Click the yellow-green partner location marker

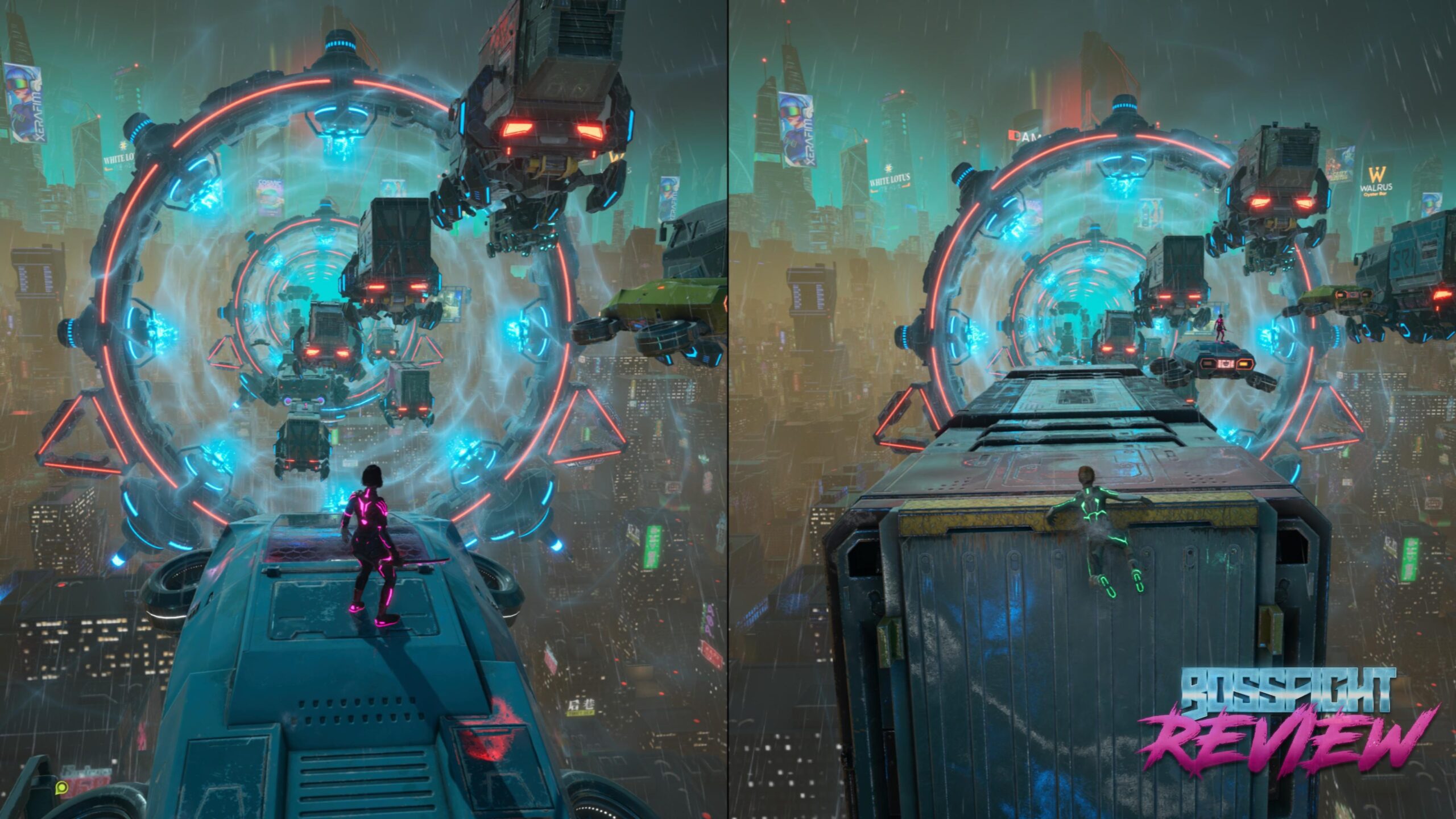pyautogui.click(x=62, y=788)
